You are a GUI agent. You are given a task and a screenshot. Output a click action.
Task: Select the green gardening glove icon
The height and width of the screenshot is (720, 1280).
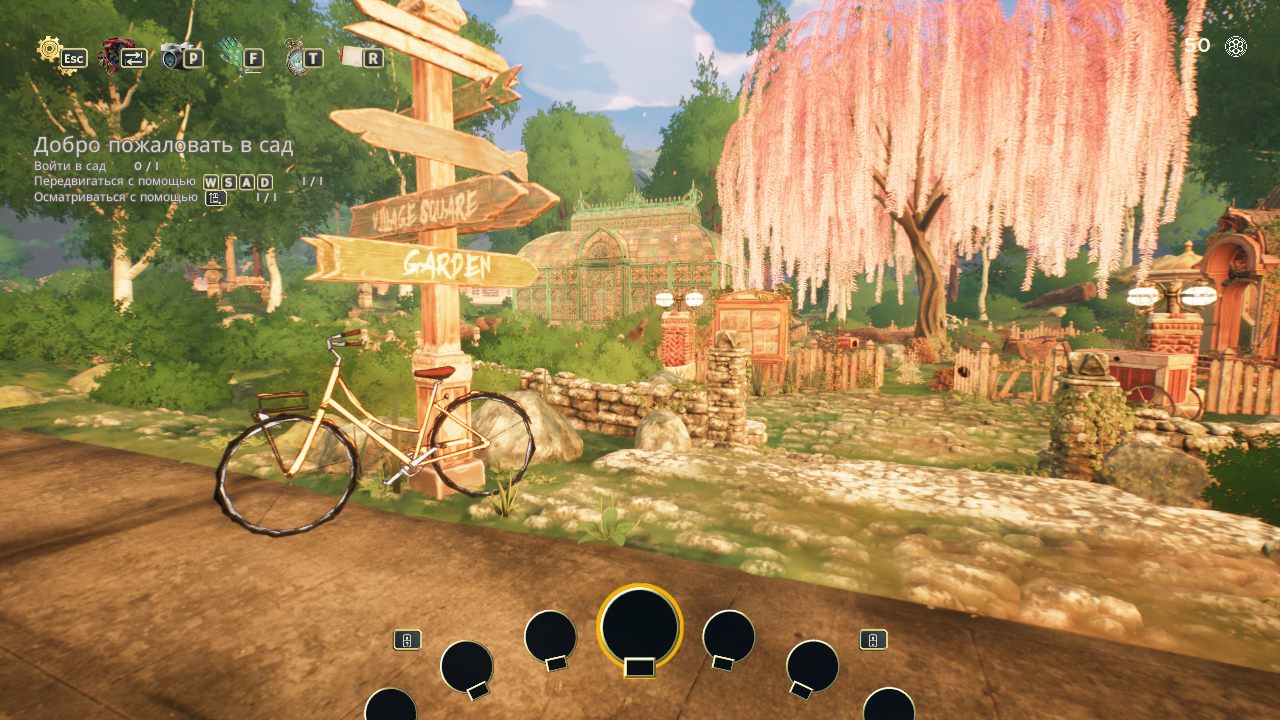coord(233,55)
